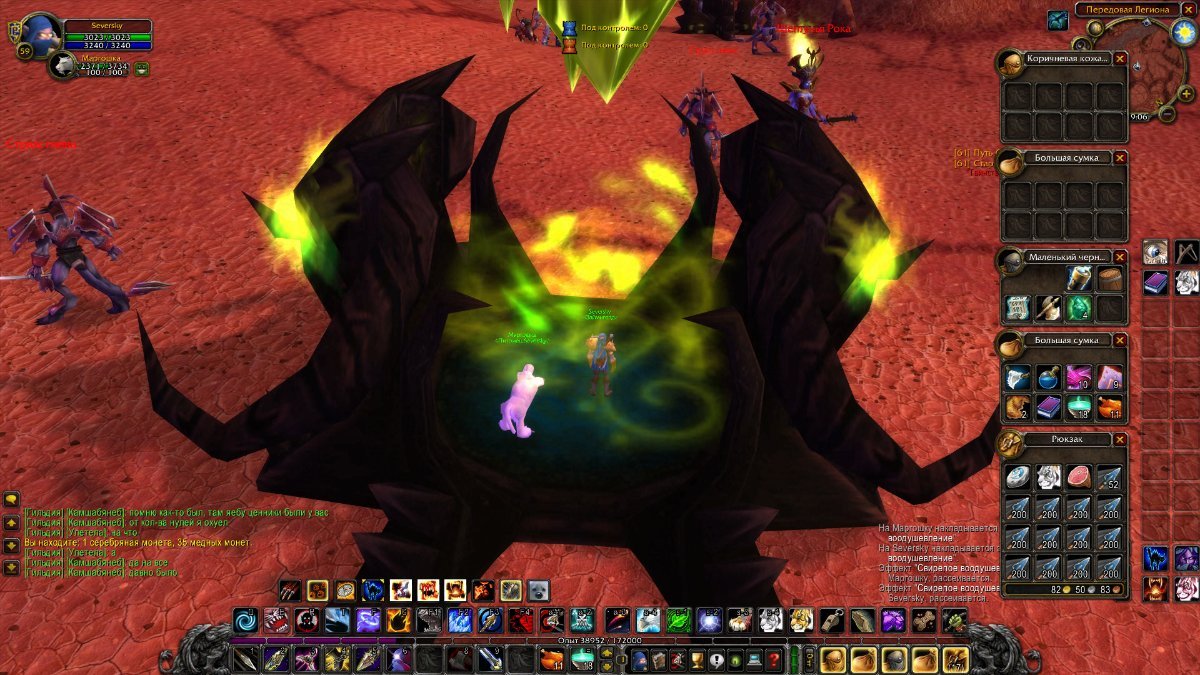Screen dimensions: 1200x675
Task: Open the yellow exclamation quest log button
Action: pyautogui.click(x=716, y=660)
